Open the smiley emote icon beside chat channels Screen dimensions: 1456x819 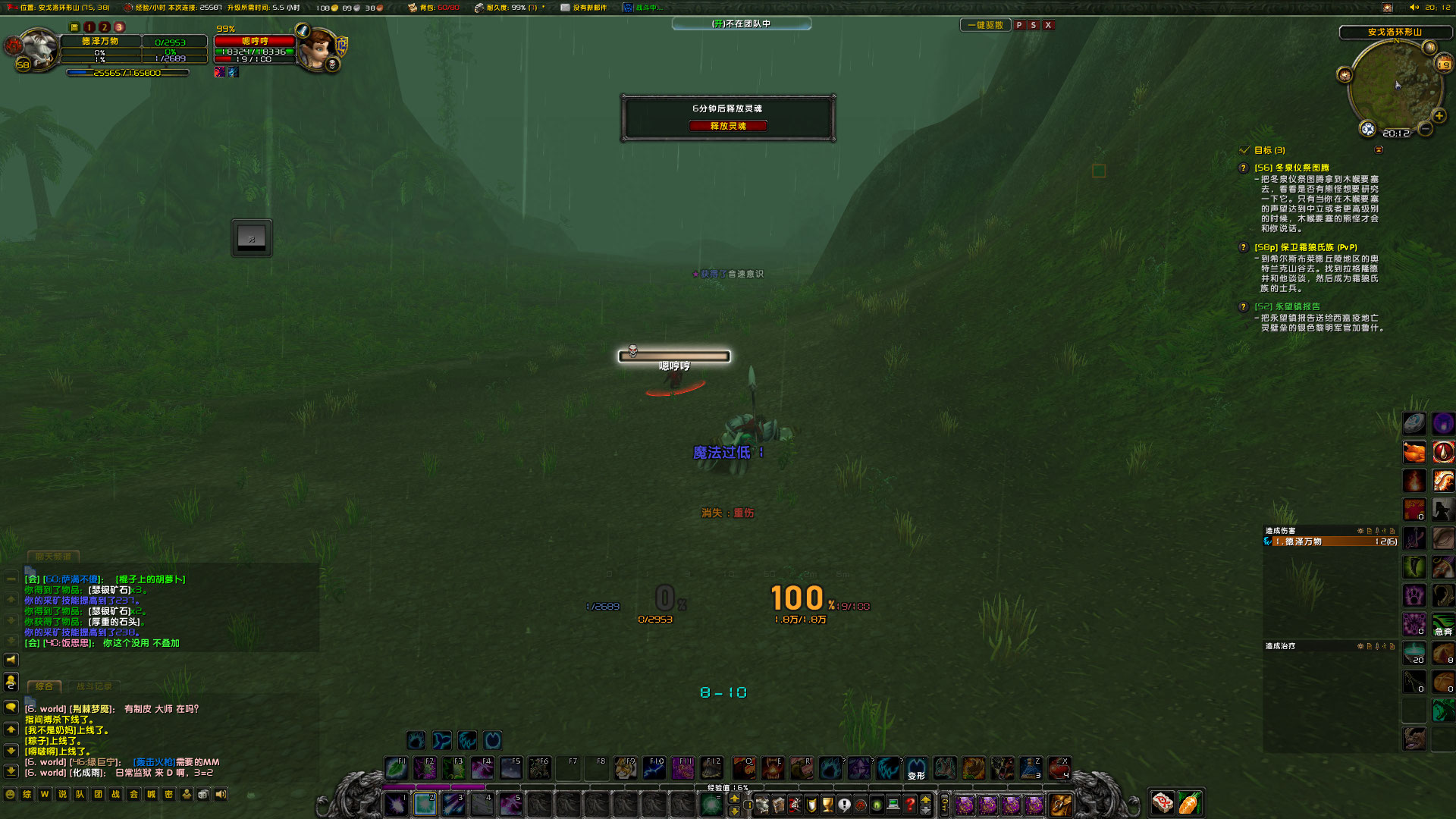pyautogui.click(x=10, y=795)
